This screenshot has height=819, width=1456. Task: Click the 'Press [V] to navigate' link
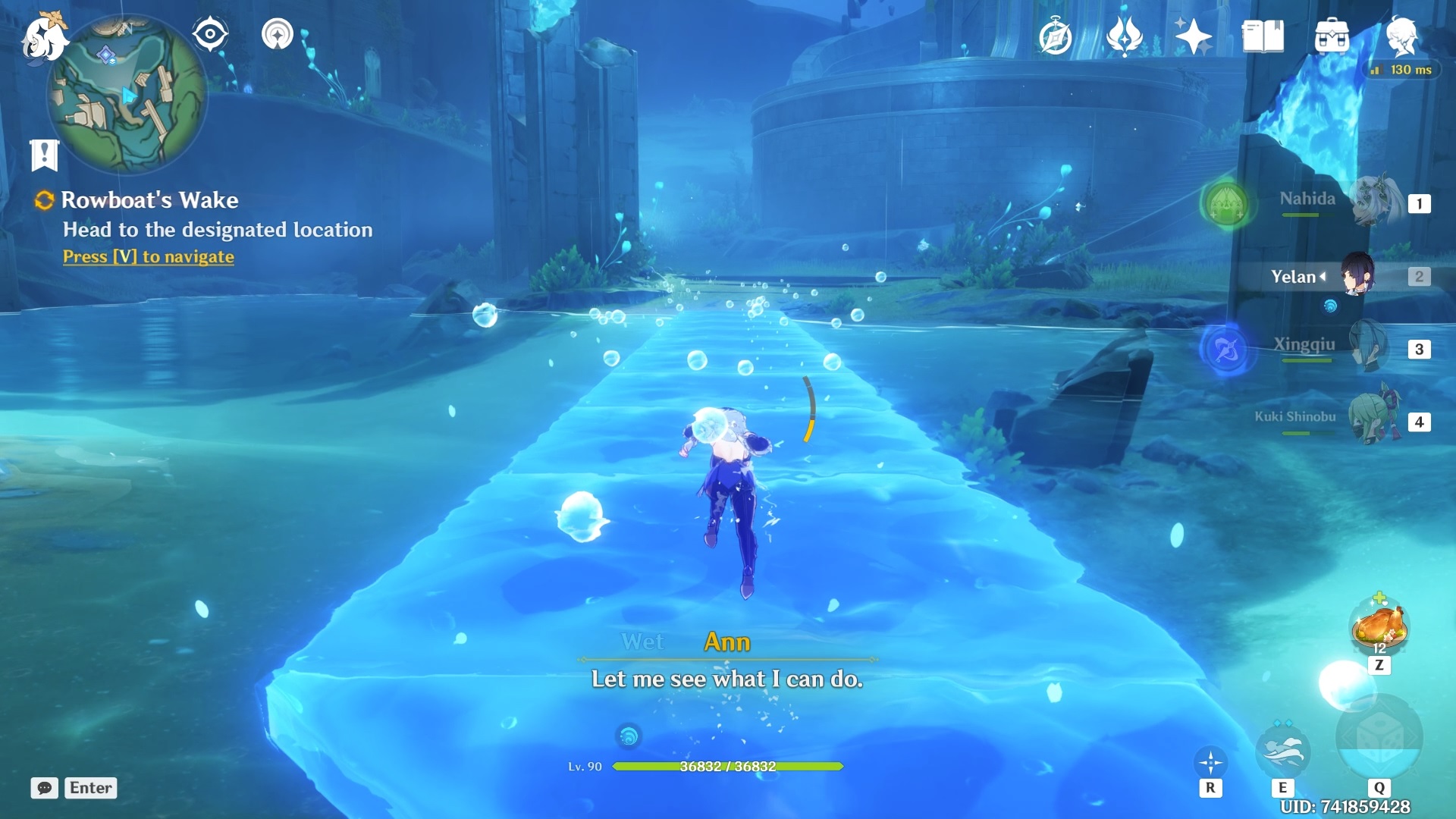tap(149, 257)
